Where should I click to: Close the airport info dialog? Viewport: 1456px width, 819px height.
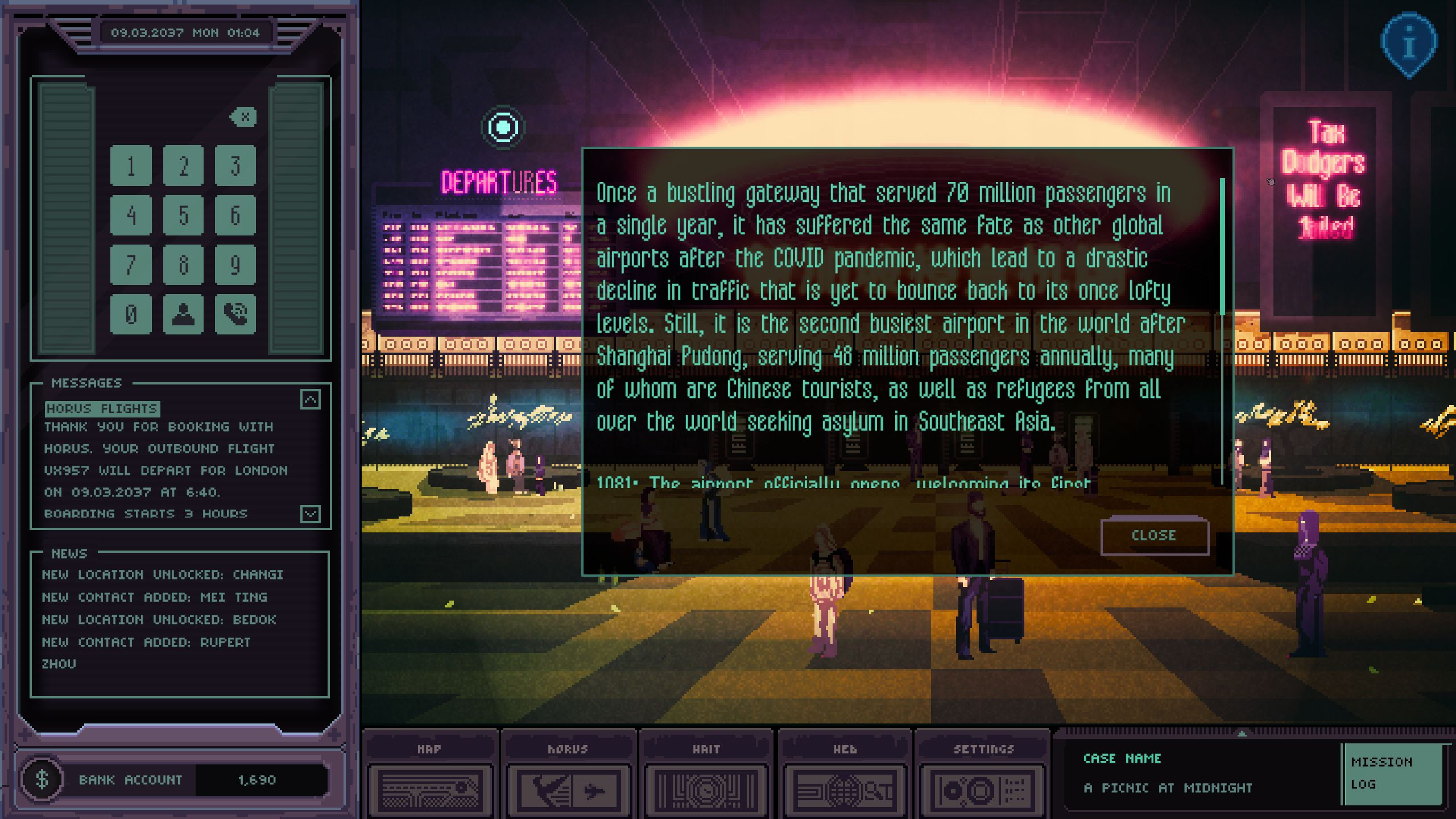(x=1154, y=536)
